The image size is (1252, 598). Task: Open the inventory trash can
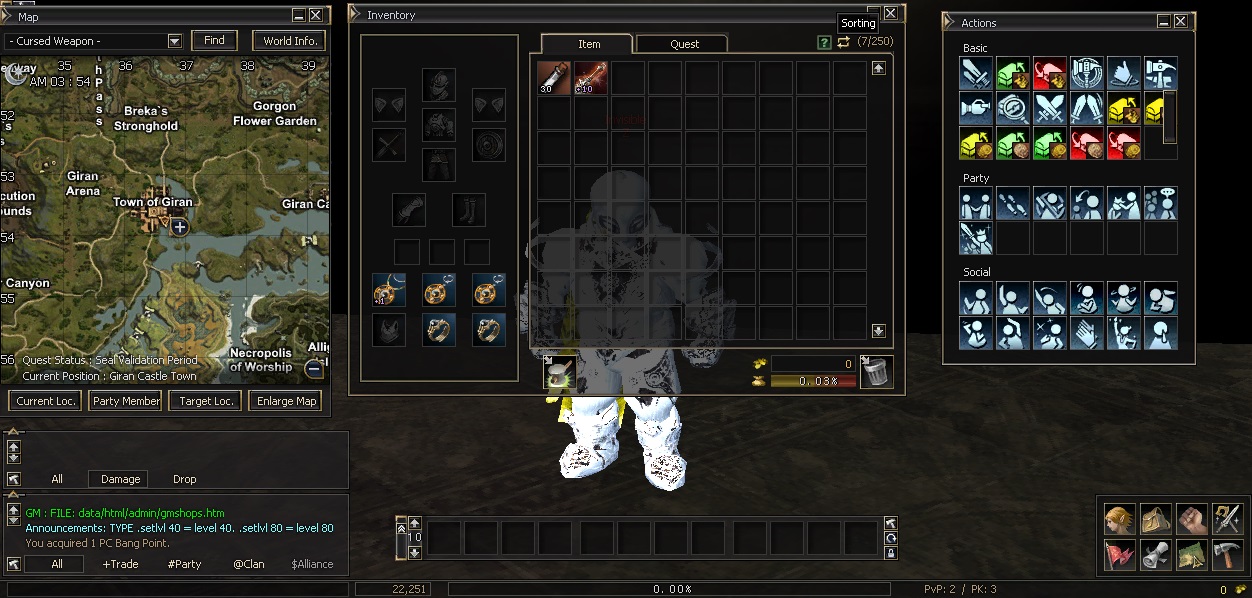876,372
